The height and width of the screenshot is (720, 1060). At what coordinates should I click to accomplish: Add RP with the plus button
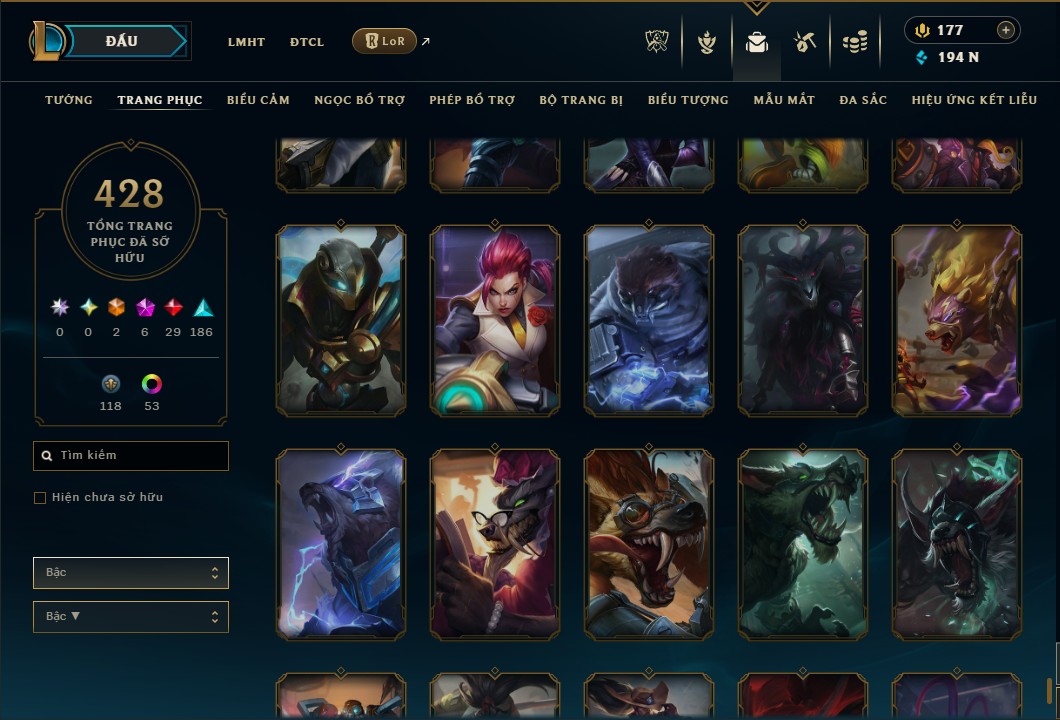[x=1006, y=30]
